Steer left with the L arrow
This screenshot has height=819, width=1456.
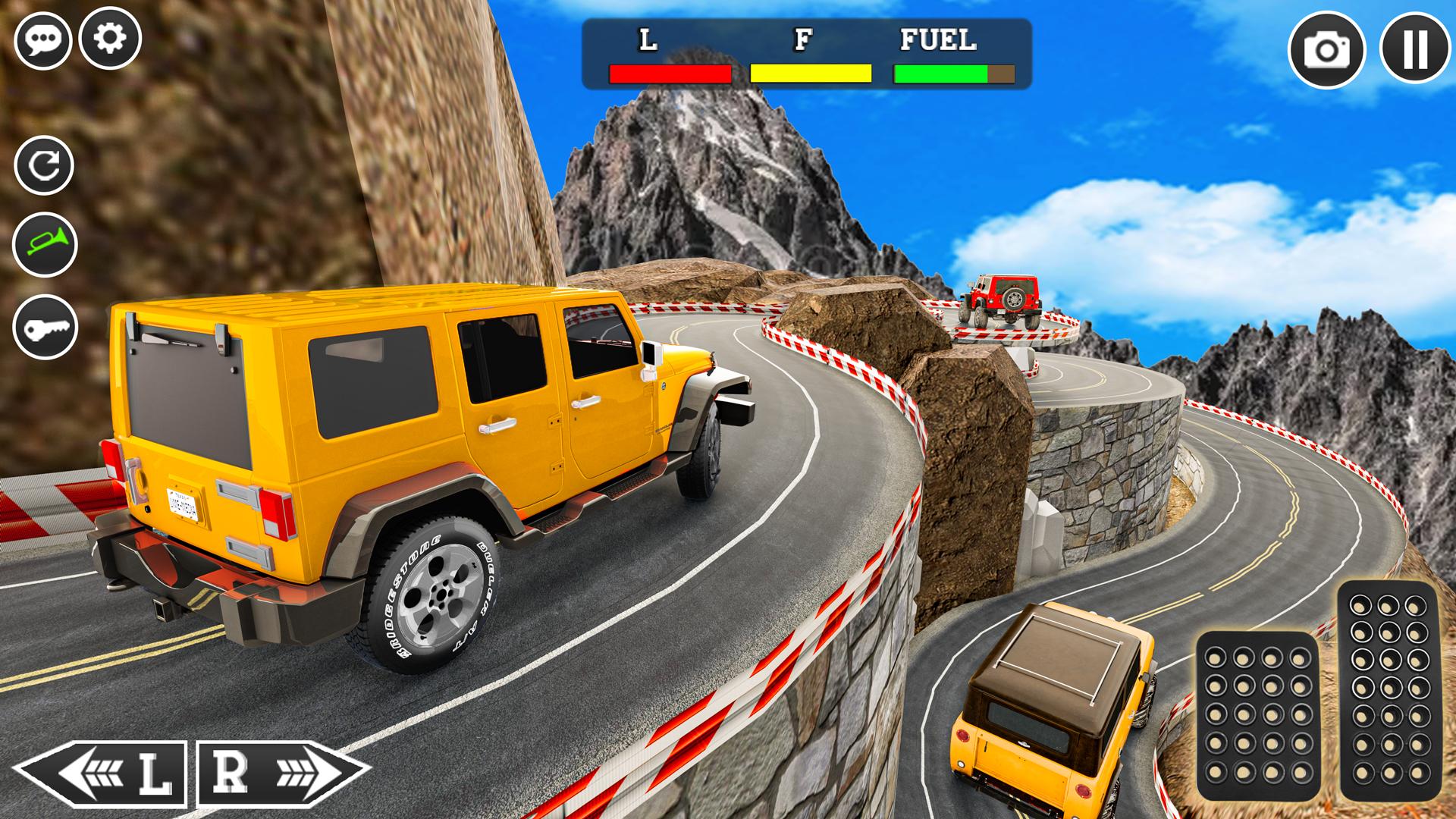point(102,773)
